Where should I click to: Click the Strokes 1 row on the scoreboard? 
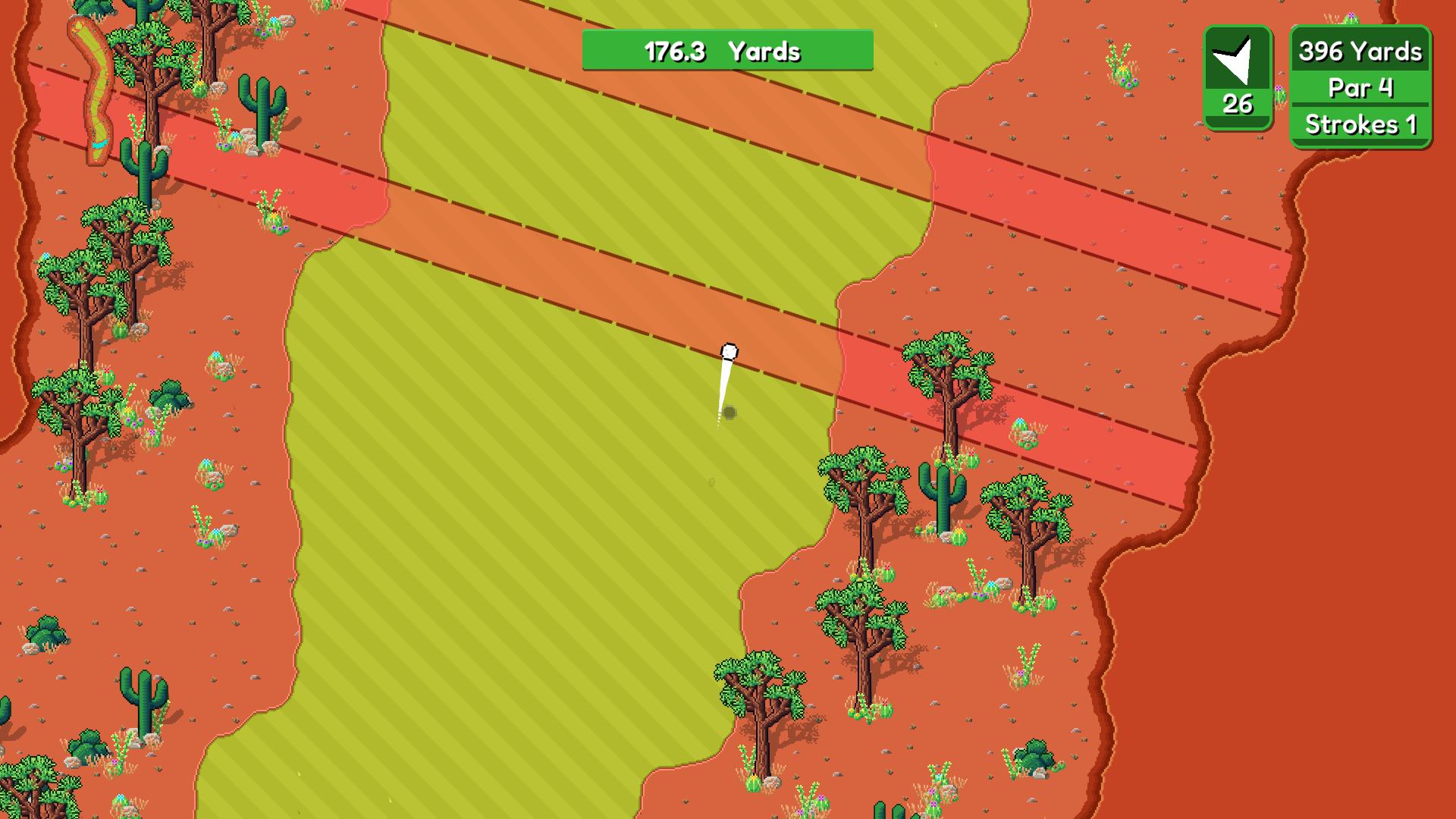tap(1361, 124)
